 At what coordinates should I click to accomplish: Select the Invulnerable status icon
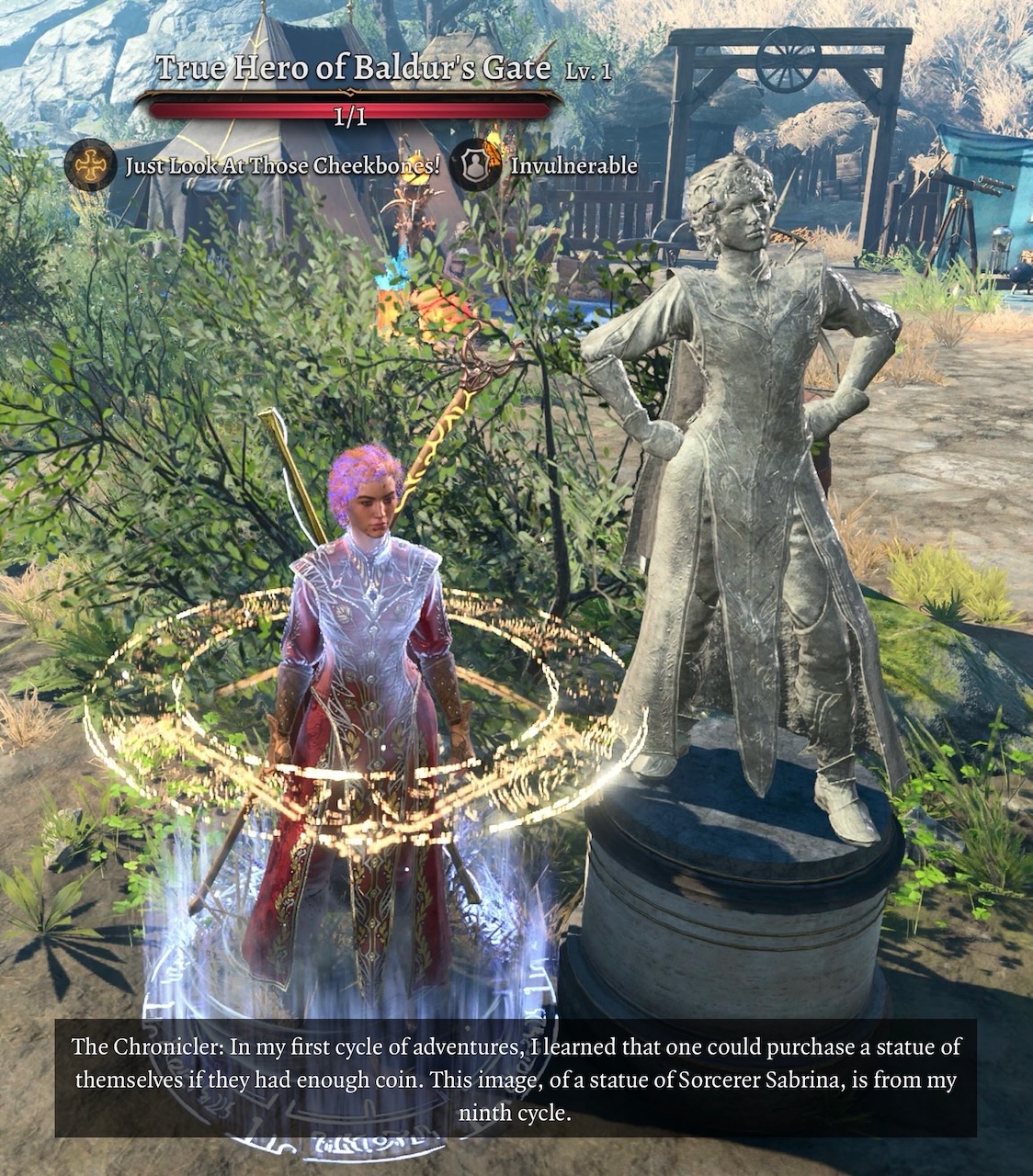[477, 165]
